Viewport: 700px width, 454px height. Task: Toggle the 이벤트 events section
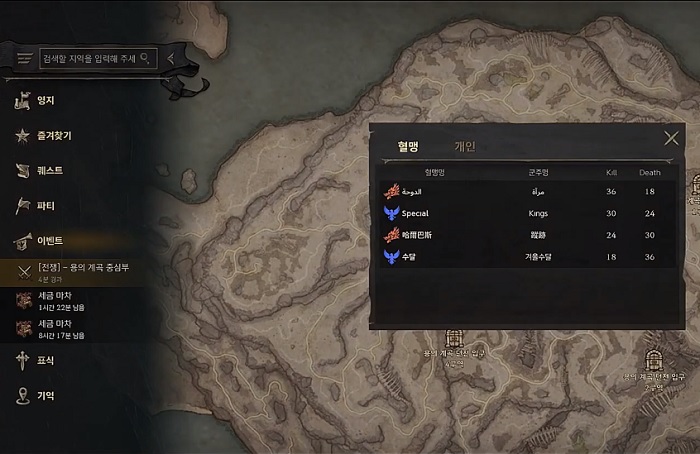(x=49, y=241)
